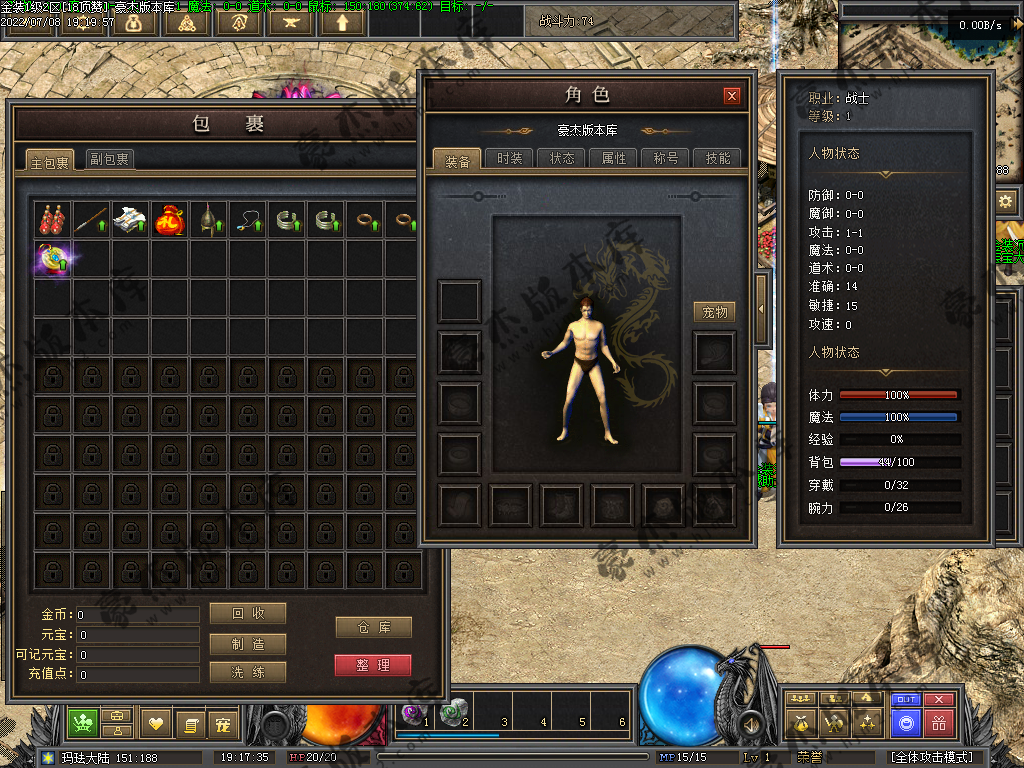This screenshot has width=1024, height=768.
Task: Show the 称号 titles tab
Action: tap(666, 158)
